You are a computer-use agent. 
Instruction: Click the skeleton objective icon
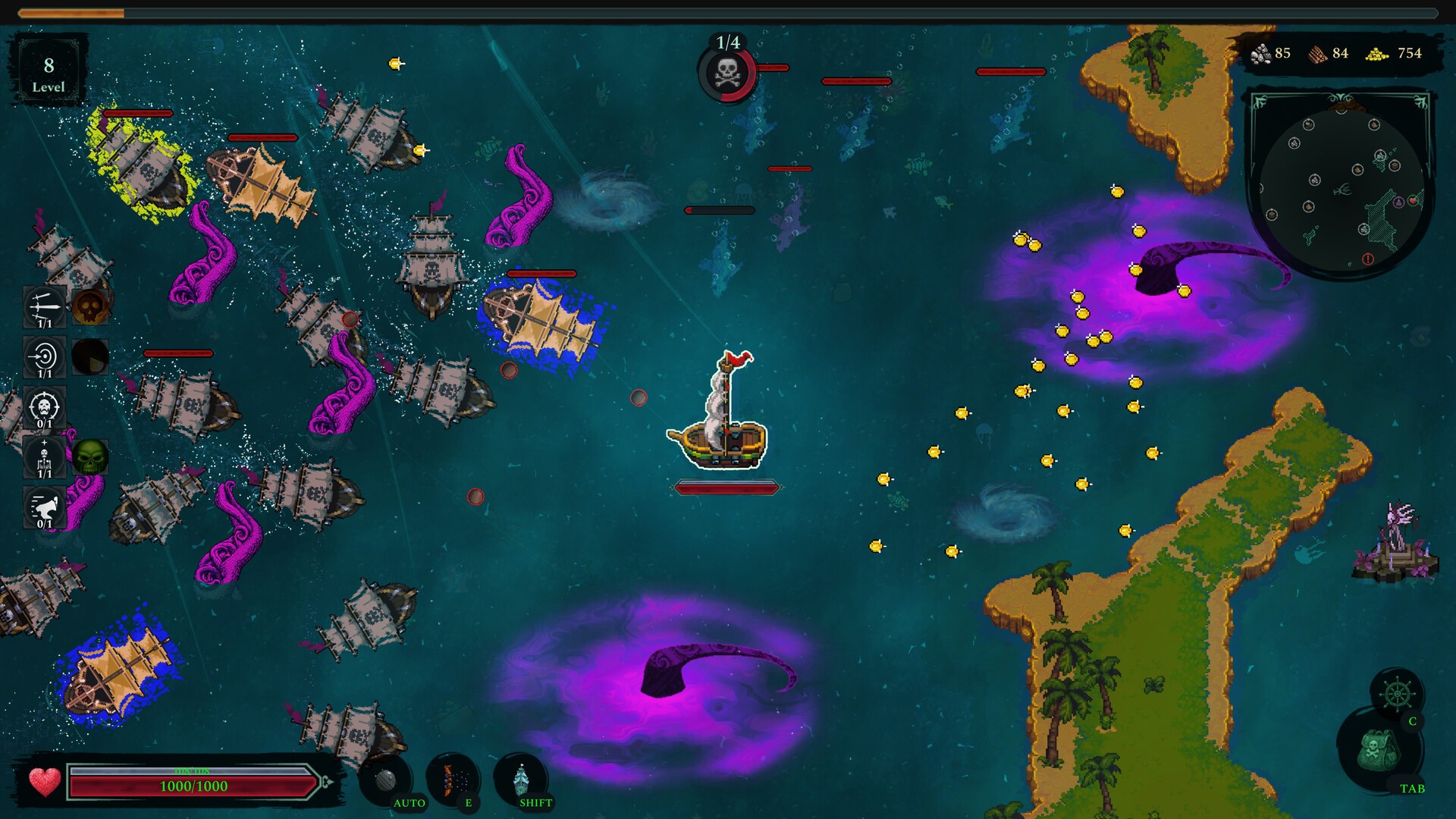click(x=44, y=457)
